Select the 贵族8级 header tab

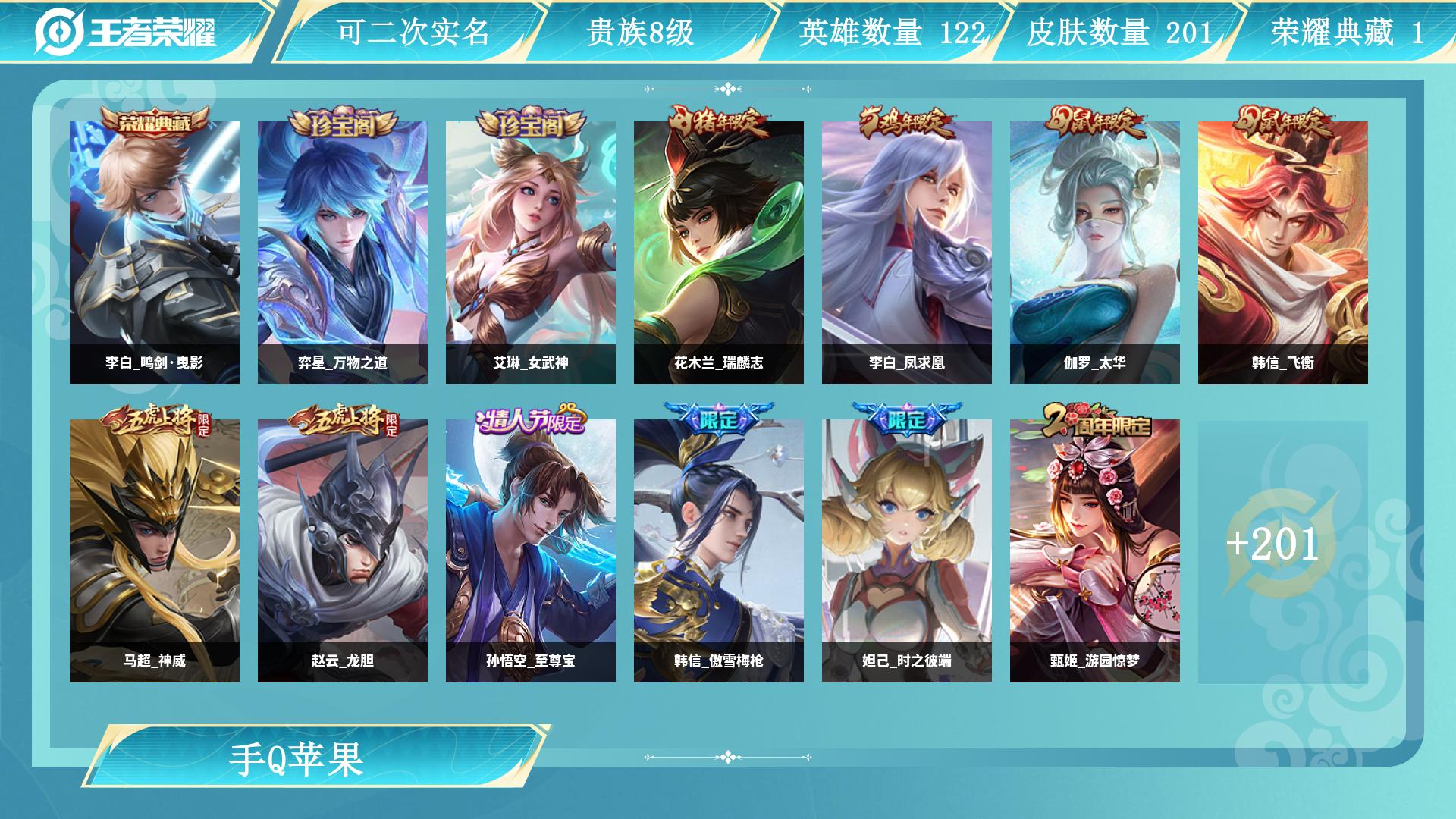(x=640, y=32)
